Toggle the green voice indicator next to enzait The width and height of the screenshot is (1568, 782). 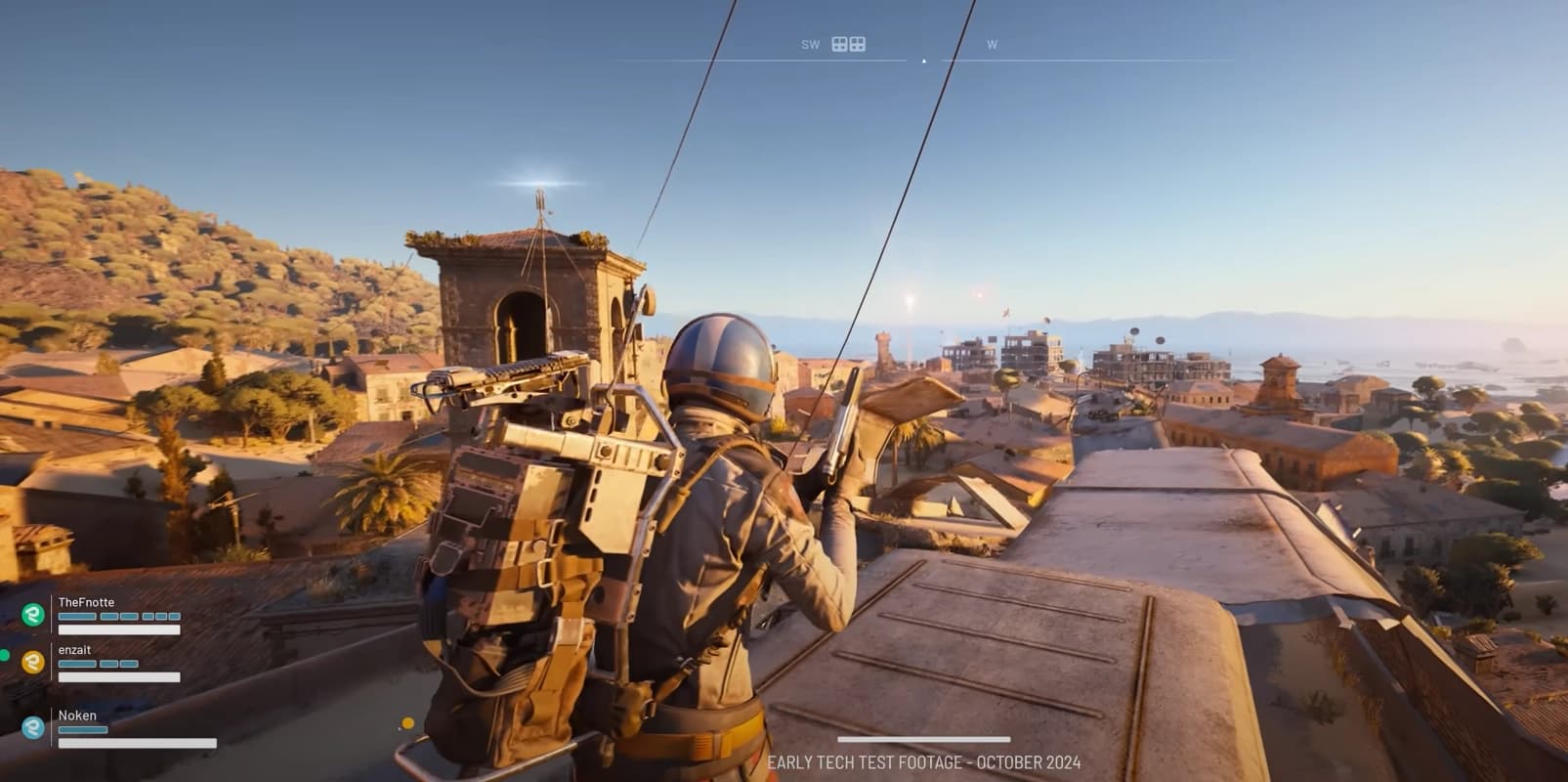5,655
